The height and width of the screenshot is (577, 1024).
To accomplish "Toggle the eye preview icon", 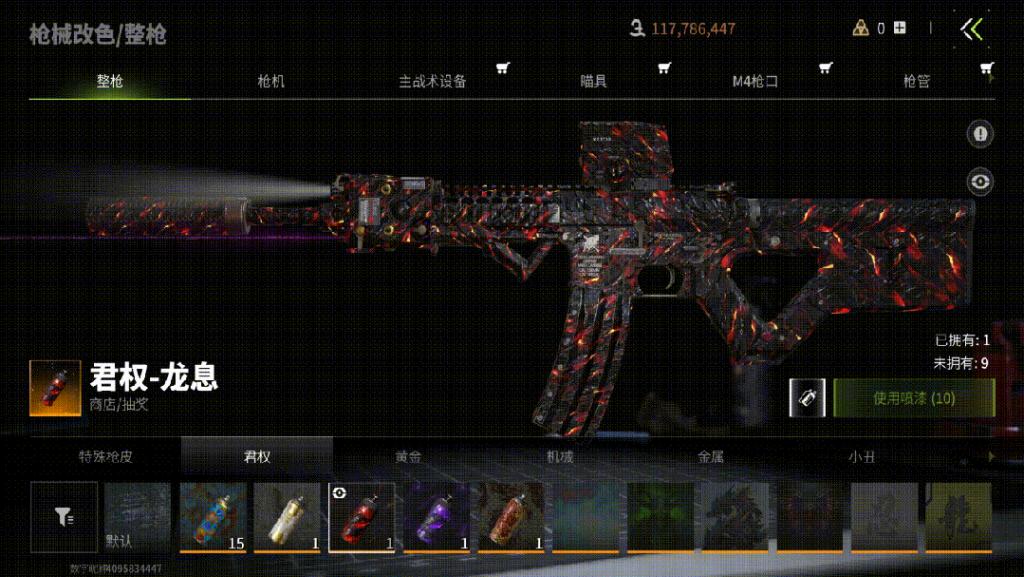I will (x=980, y=181).
